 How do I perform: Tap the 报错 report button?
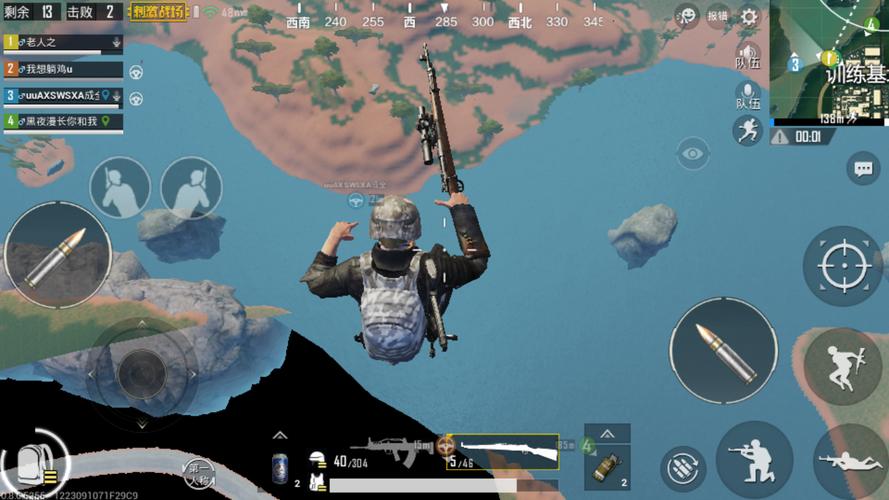click(x=717, y=15)
